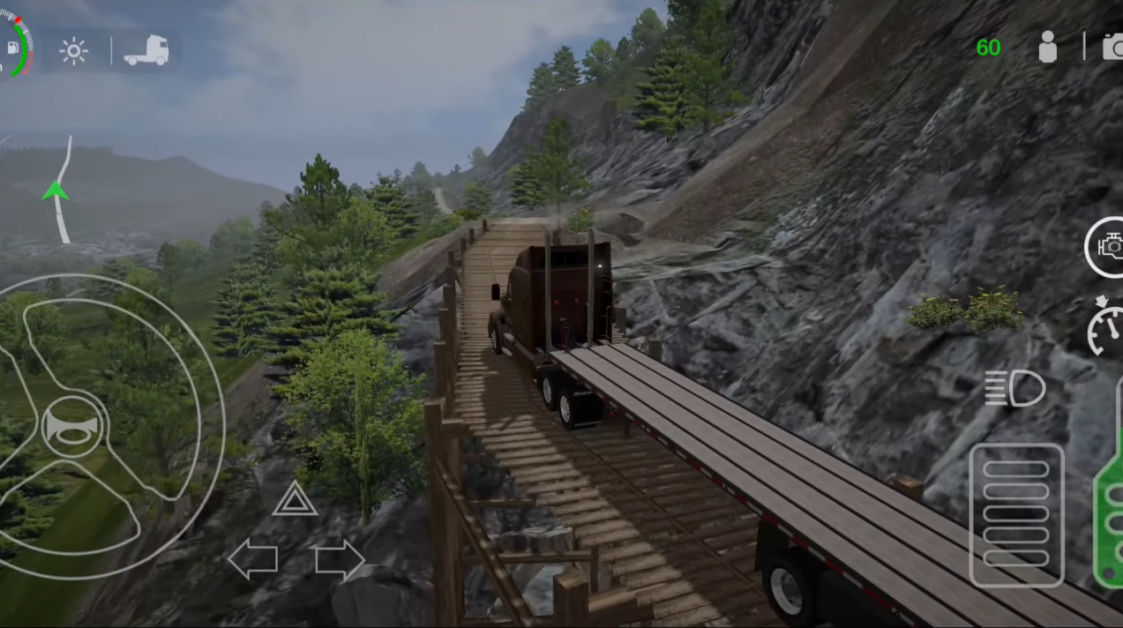Toggle the weather sun icon
The width and height of the screenshot is (1123, 628).
tap(74, 51)
